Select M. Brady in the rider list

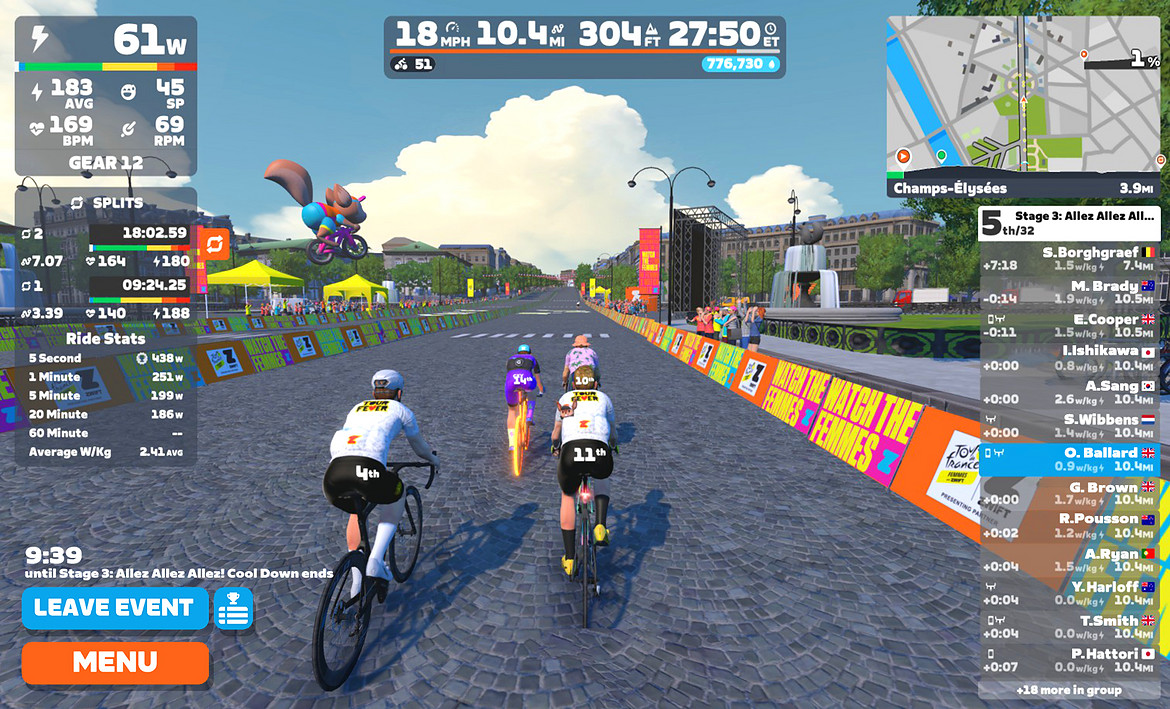1069,292
